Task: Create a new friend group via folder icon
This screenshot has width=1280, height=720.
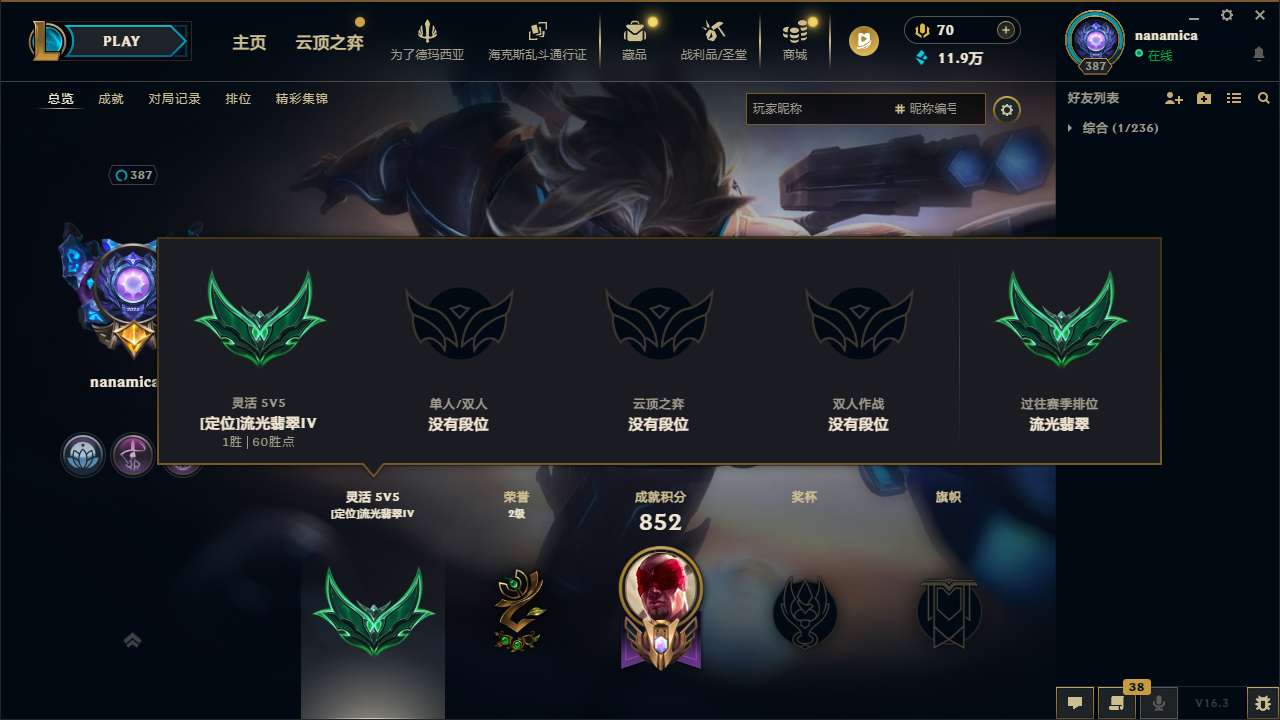Action: tap(1204, 97)
